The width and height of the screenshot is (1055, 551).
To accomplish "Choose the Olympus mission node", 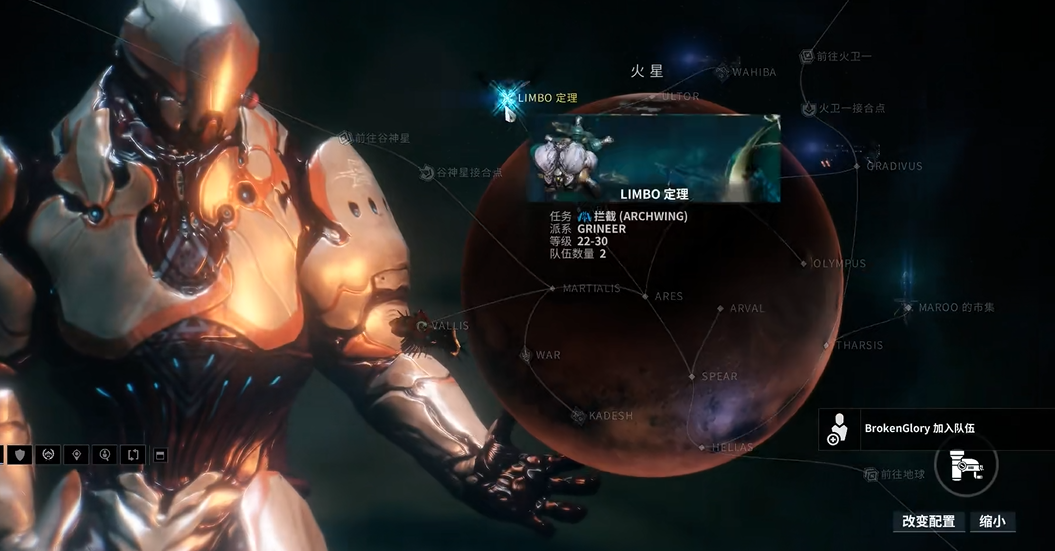I will [804, 264].
